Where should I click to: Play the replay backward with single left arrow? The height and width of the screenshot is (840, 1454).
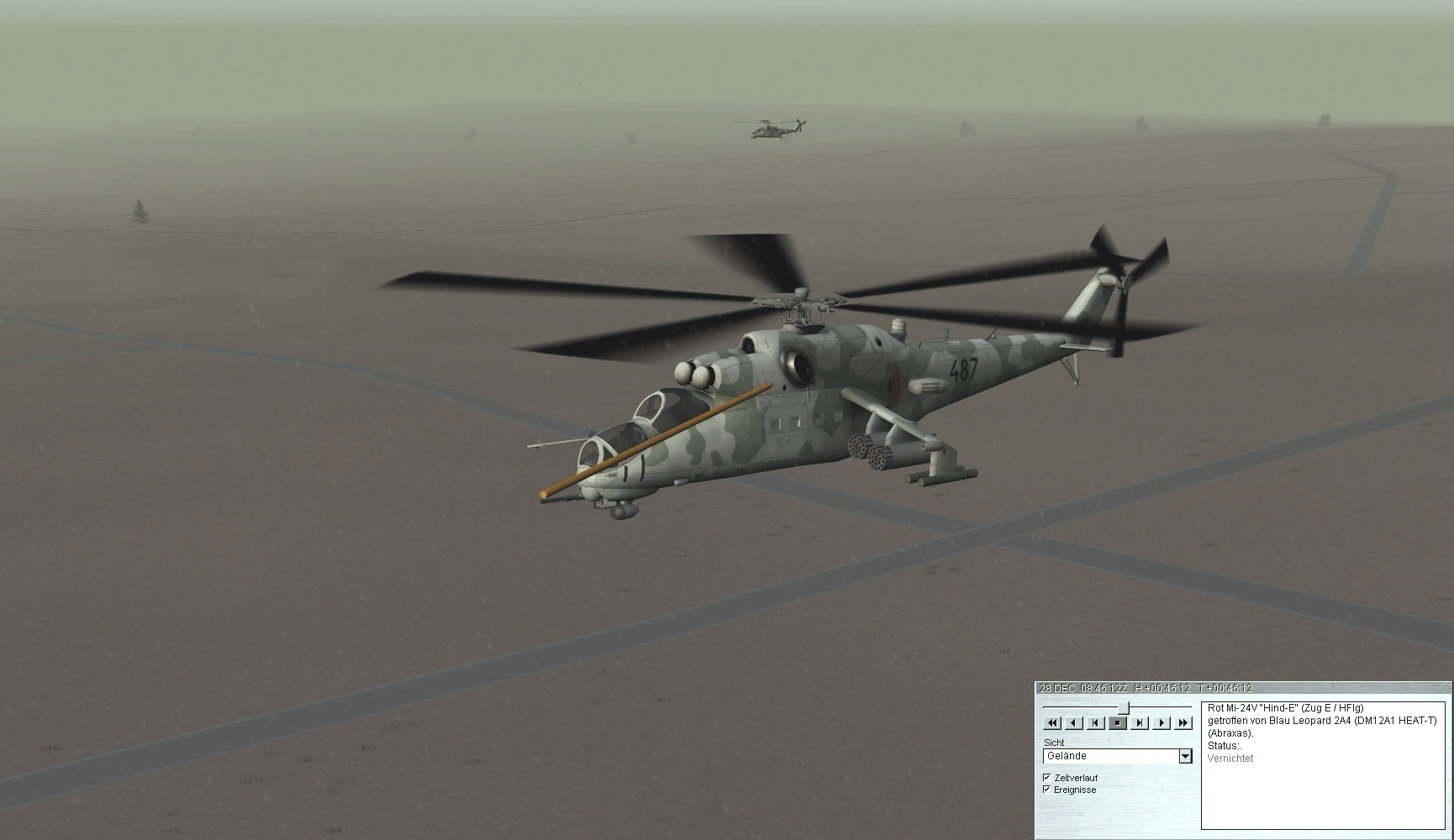1073,722
